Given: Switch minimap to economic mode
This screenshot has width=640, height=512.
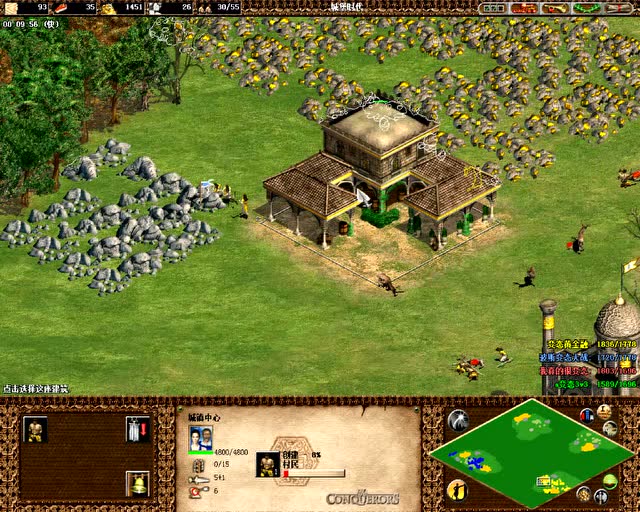Looking at the screenshot, I should pyautogui.click(x=584, y=494).
